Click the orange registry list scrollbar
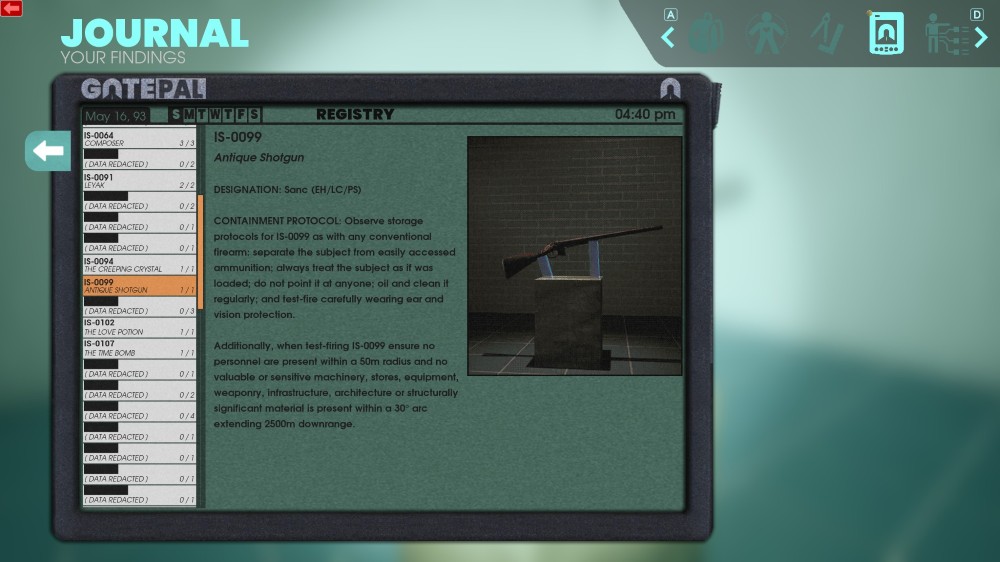1000x562 pixels. click(x=200, y=250)
